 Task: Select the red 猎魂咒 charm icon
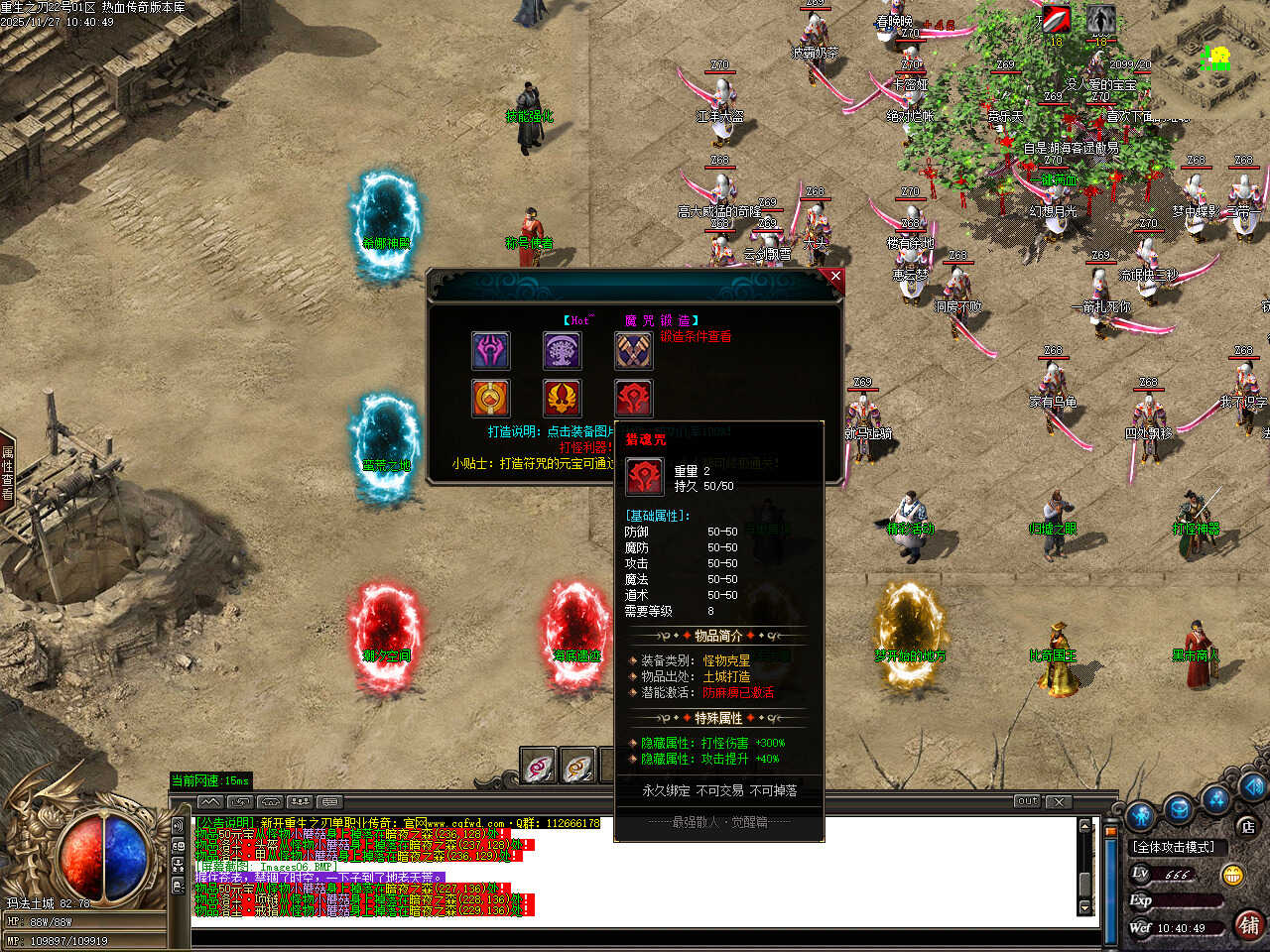[633, 399]
